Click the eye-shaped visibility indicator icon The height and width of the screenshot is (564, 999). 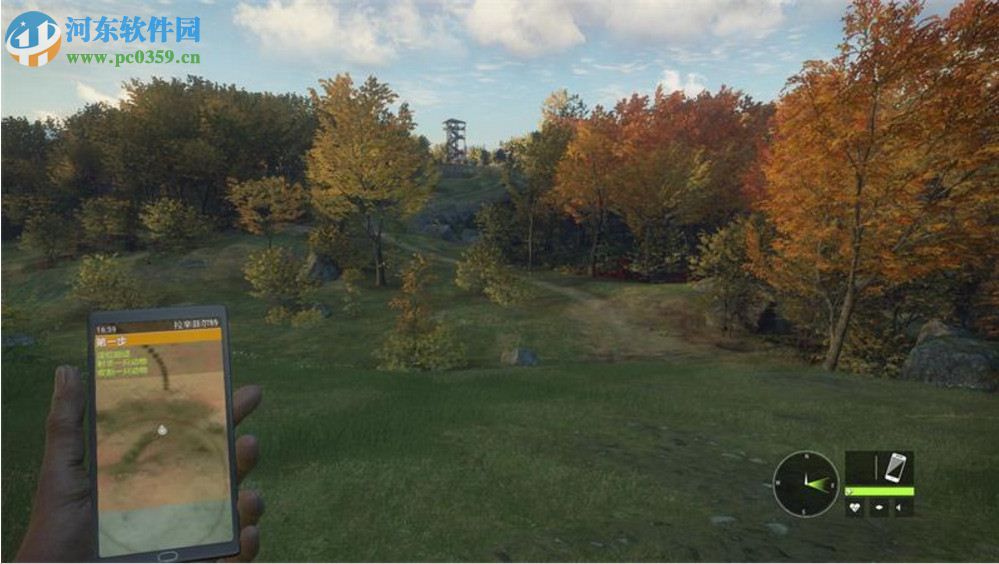(879, 508)
